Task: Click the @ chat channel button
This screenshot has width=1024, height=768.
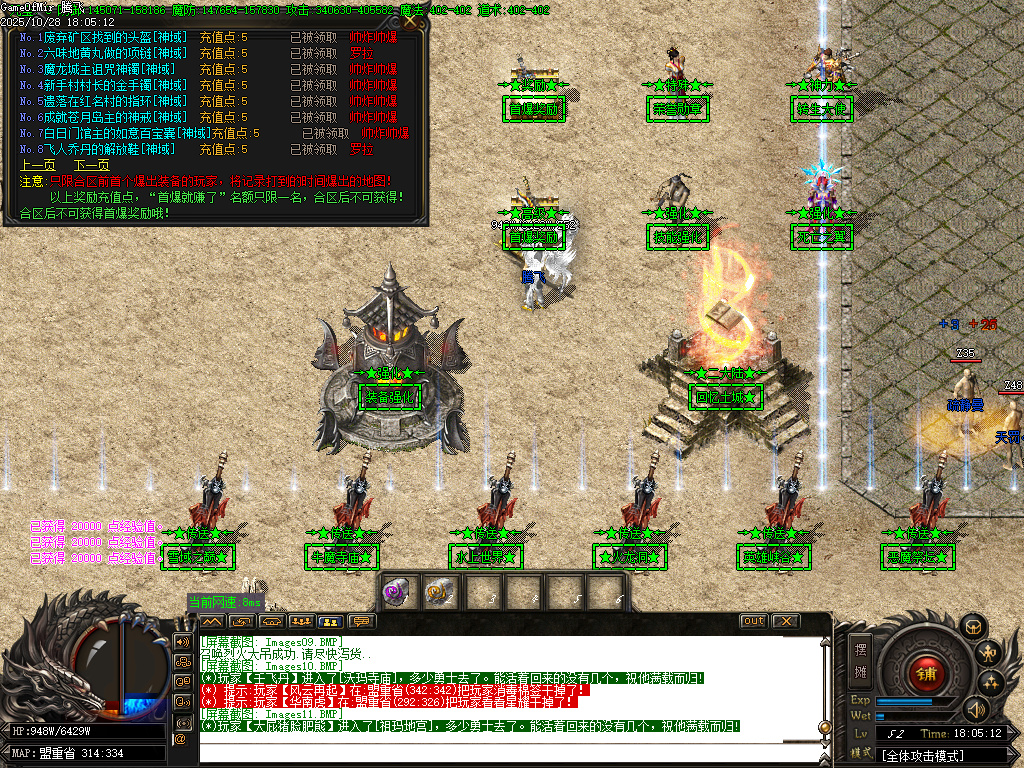Action: click(181, 739)
